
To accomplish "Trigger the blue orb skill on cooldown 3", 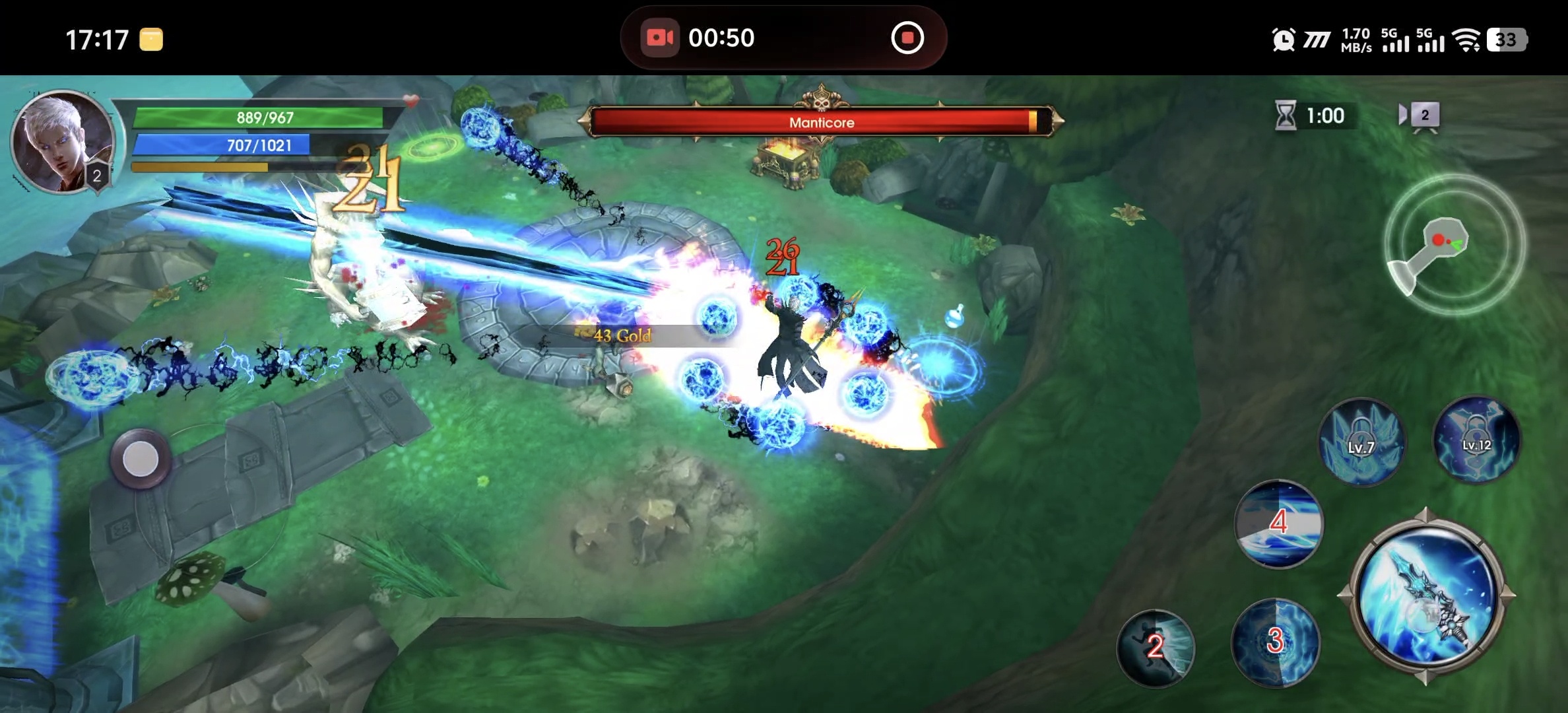I will click(1275, 642).
